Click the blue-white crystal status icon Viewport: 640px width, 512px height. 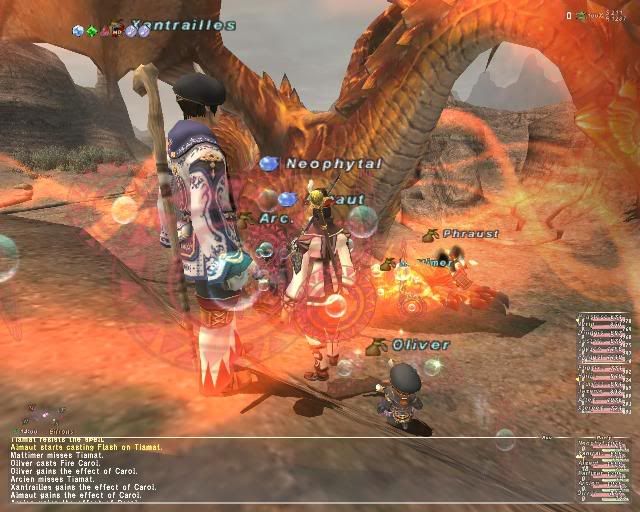pyautogui.click(x=78, y=31)
